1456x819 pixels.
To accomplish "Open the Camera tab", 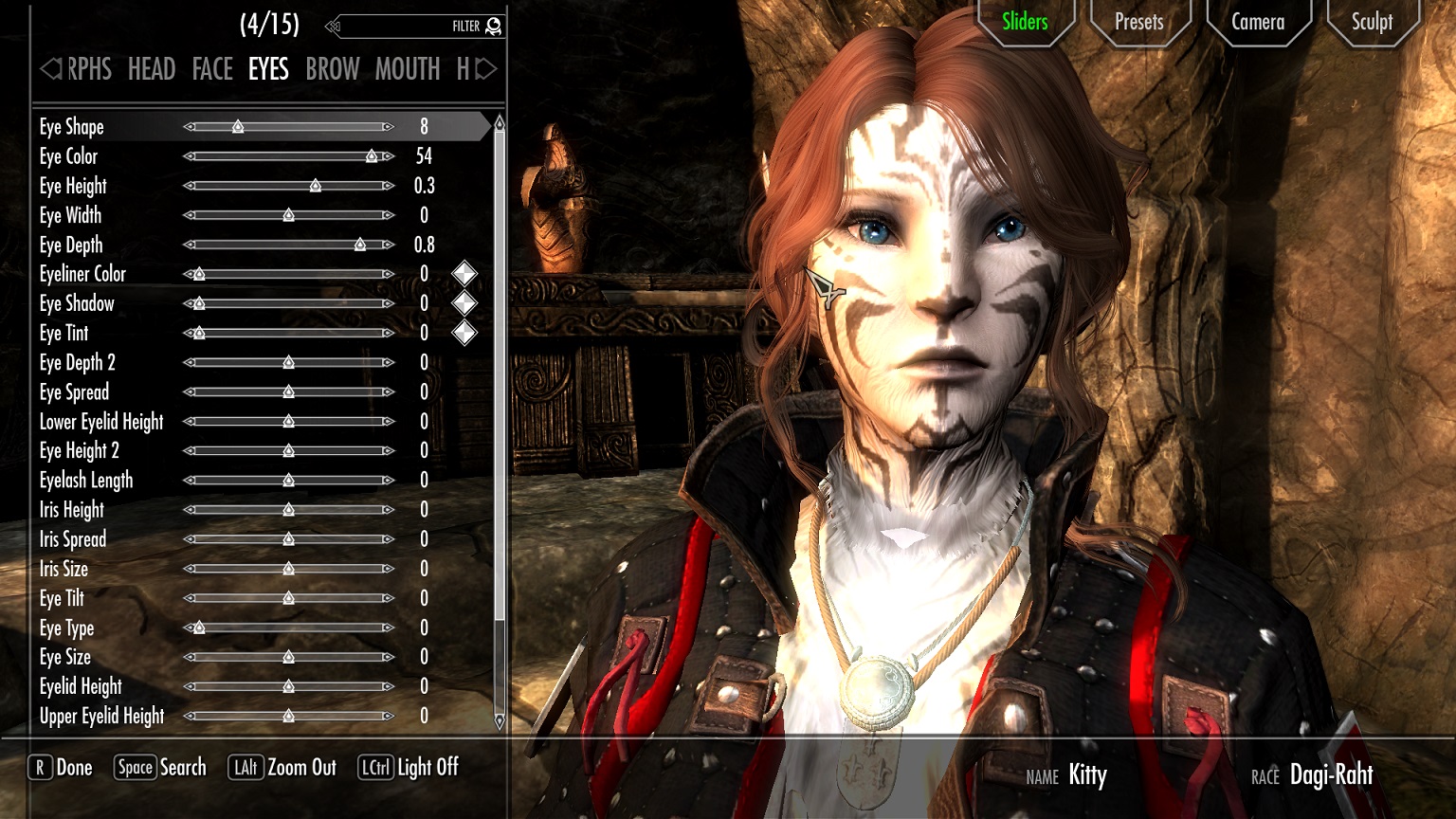I will tap(1257, 22).
